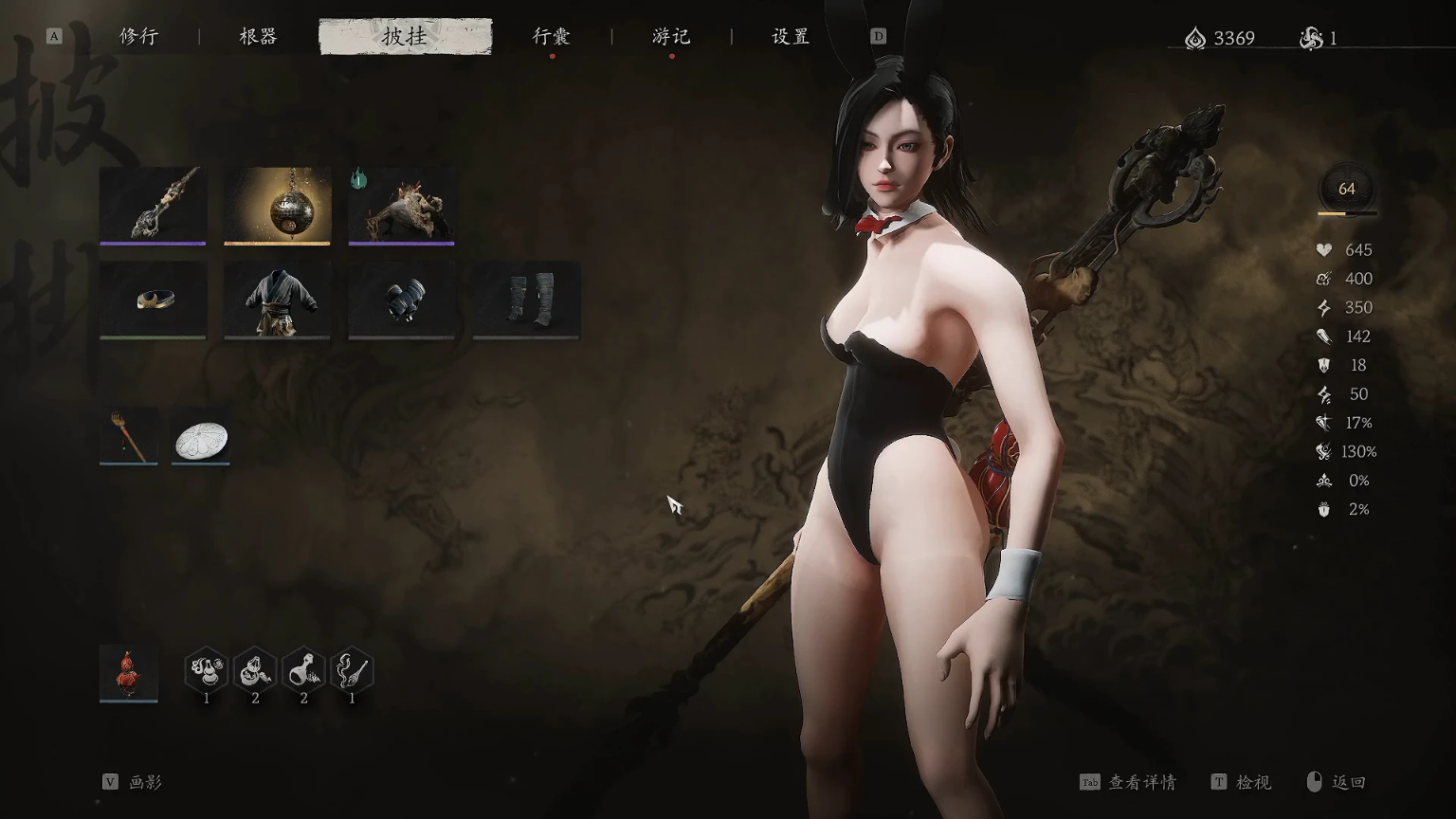Switch to the 设置 settings tab

(791, 37)
